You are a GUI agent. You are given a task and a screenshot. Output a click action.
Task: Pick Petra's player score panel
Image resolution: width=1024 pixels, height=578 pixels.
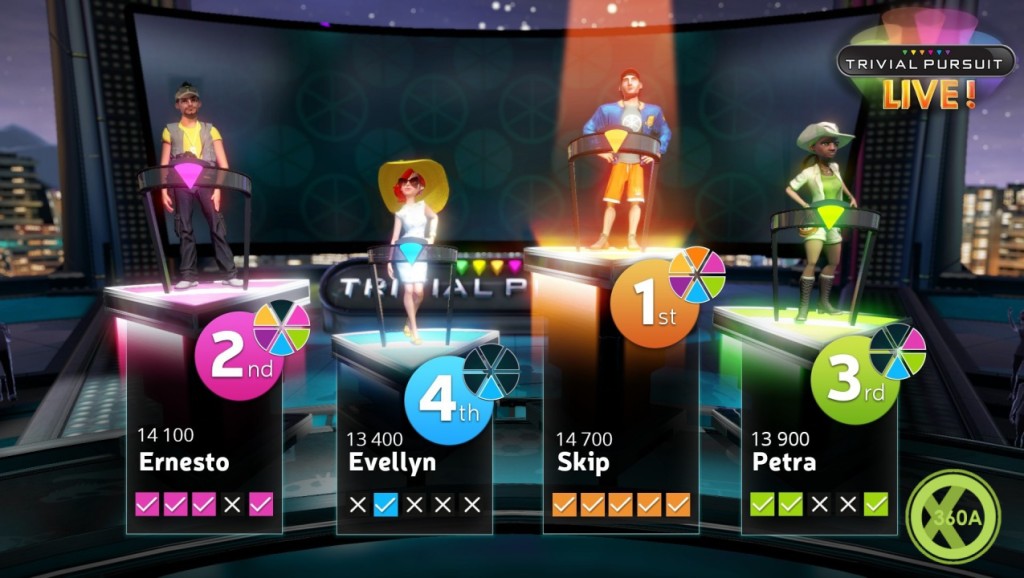coord(818,470)
